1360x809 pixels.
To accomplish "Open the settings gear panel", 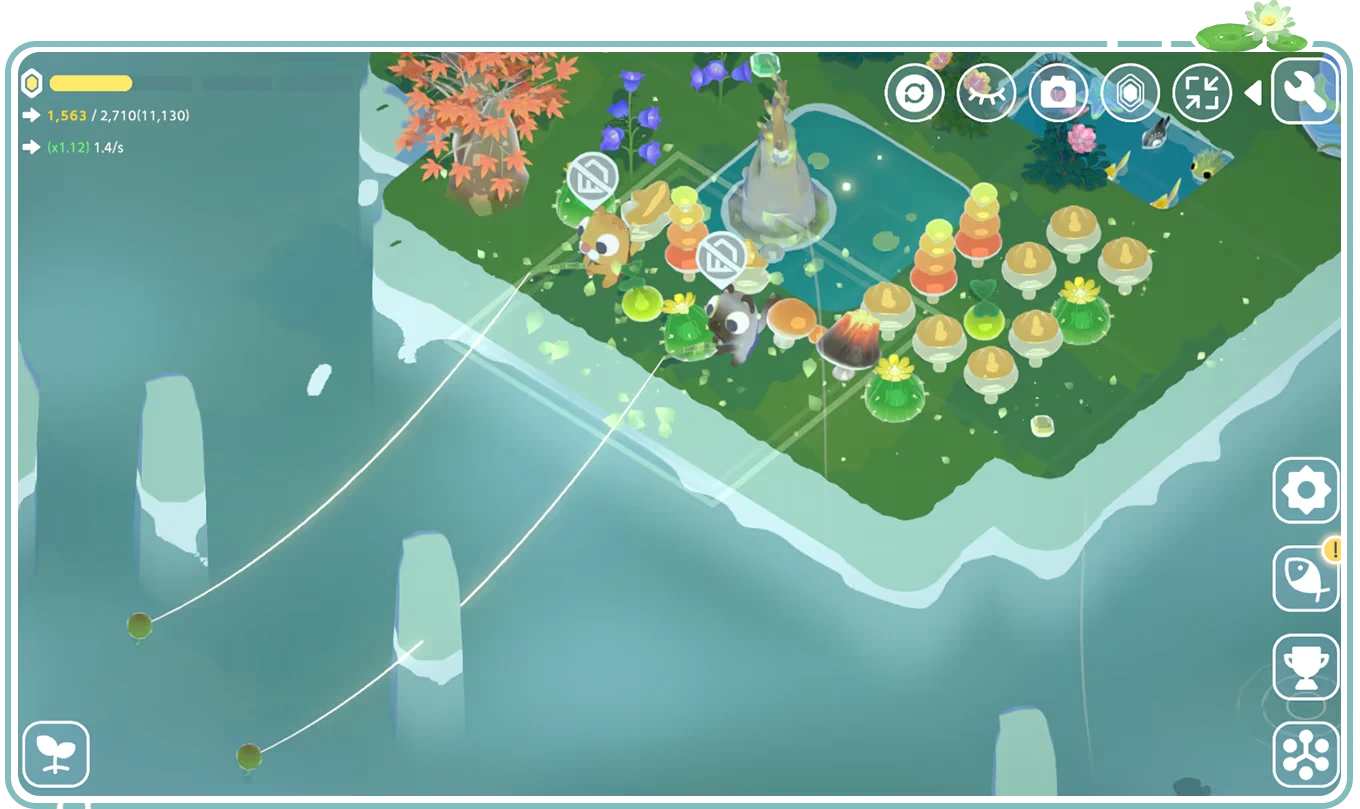I will pos(1308,492).
